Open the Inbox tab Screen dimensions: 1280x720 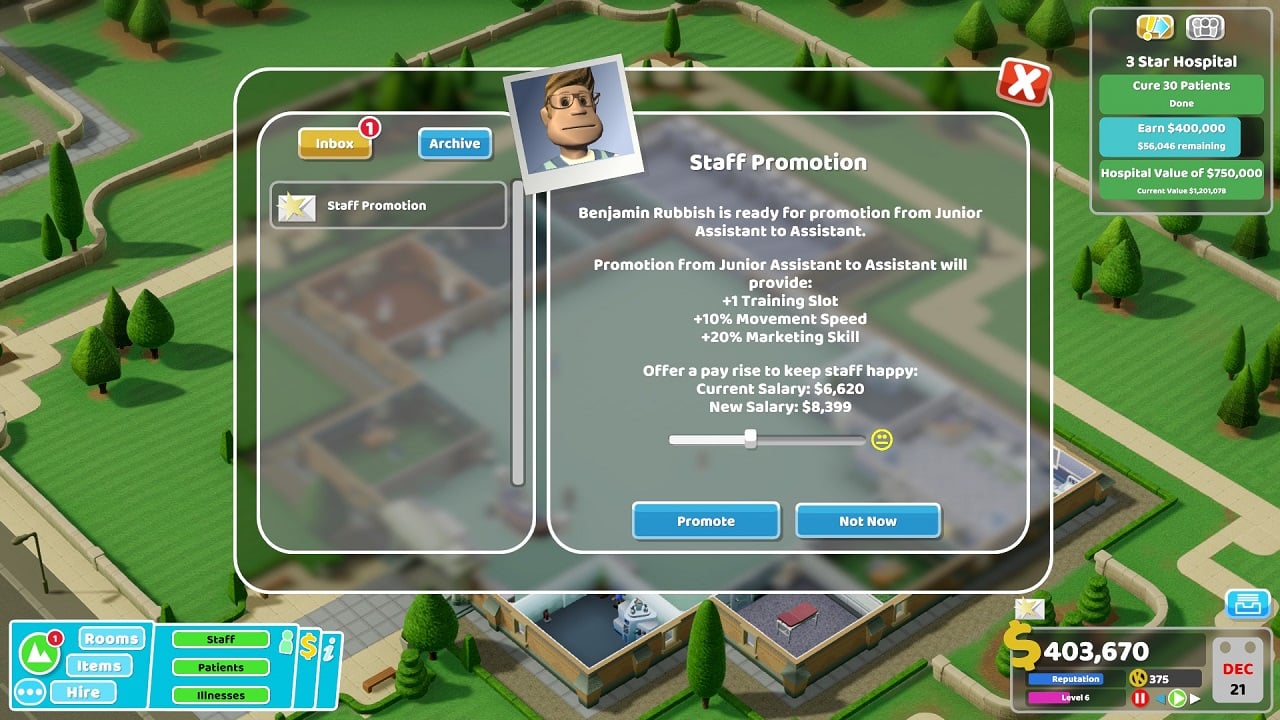point(335,144)
